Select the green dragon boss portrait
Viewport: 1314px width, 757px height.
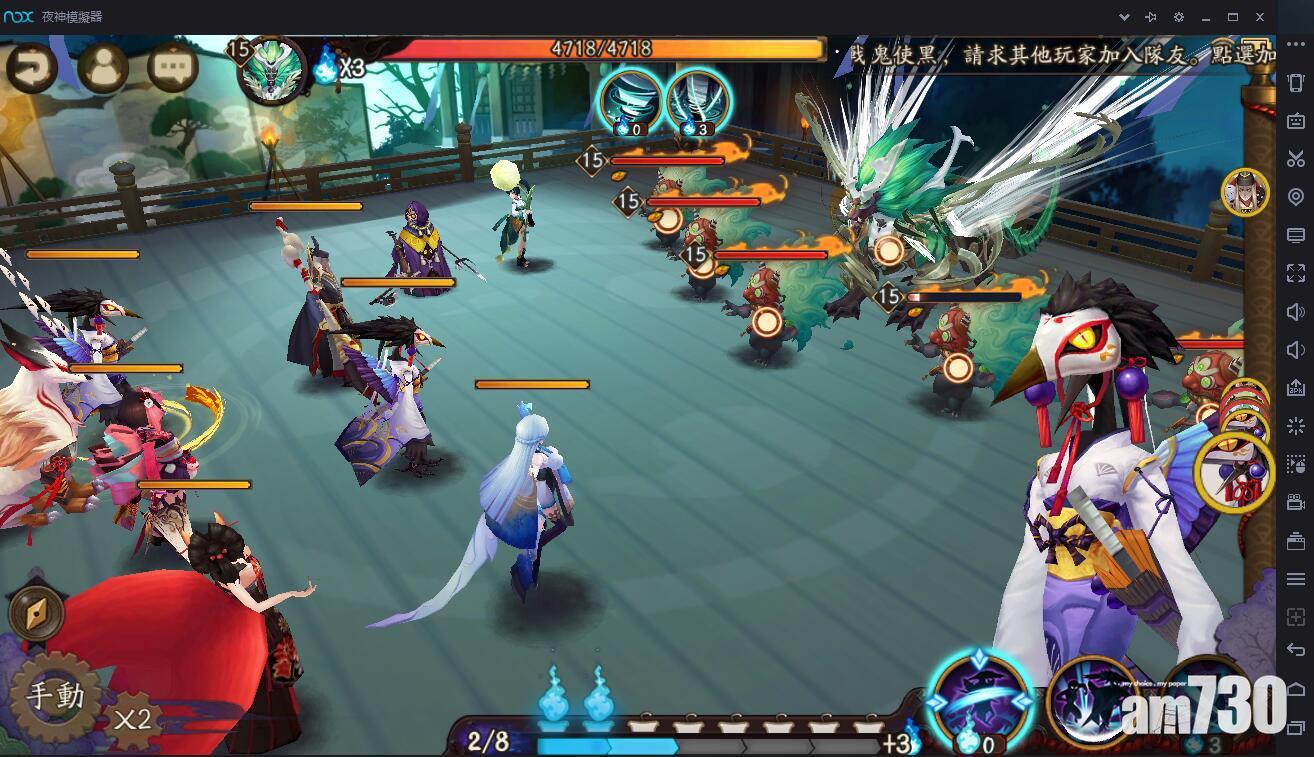(x=272, y=68)
